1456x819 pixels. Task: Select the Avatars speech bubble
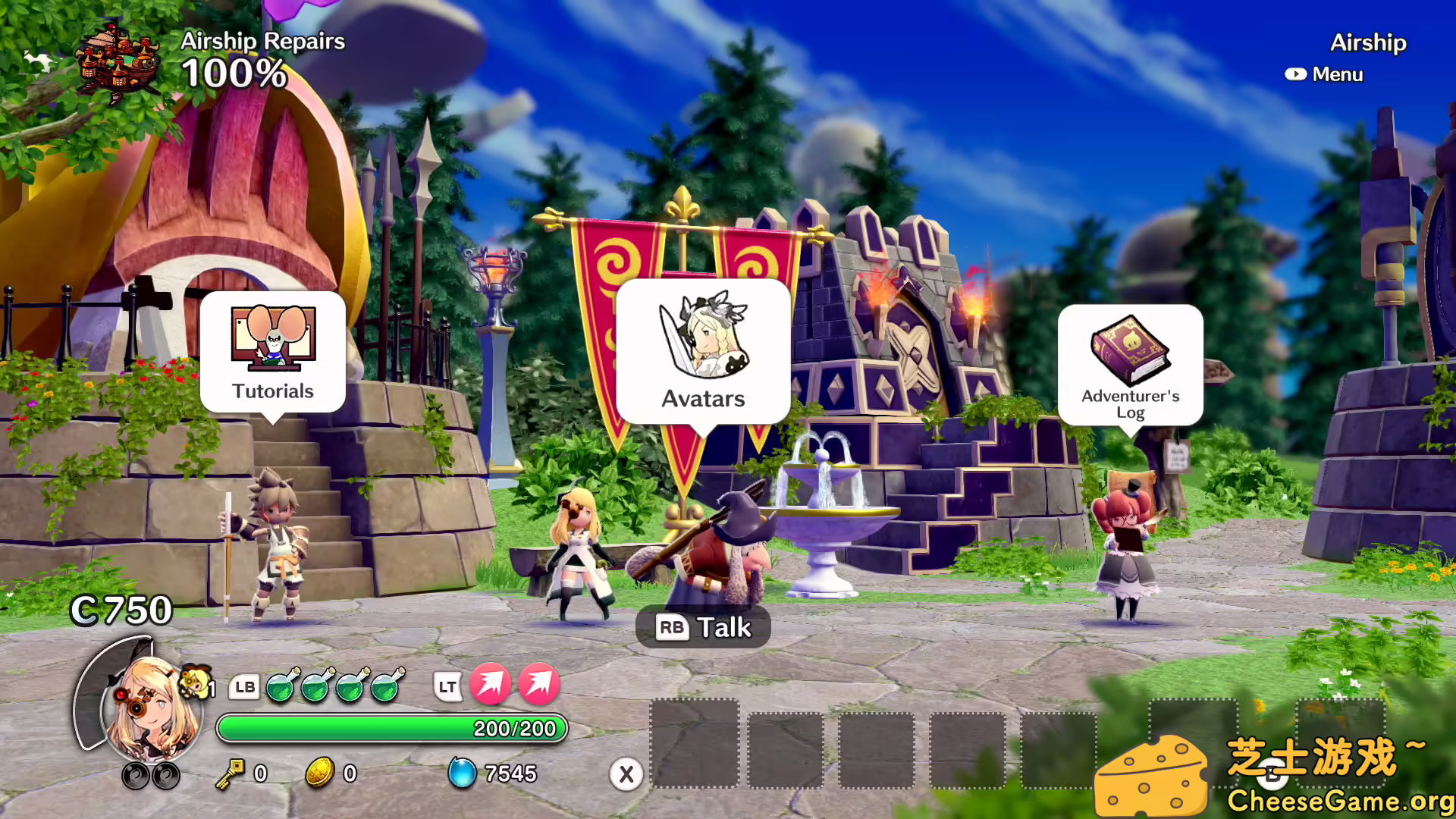tap(703, 350)
